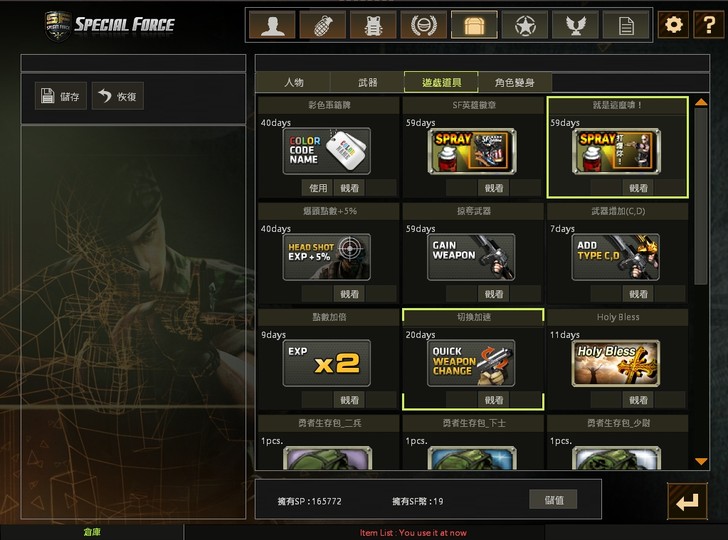Go back with the return arrow button

click(x=688, y=502)
